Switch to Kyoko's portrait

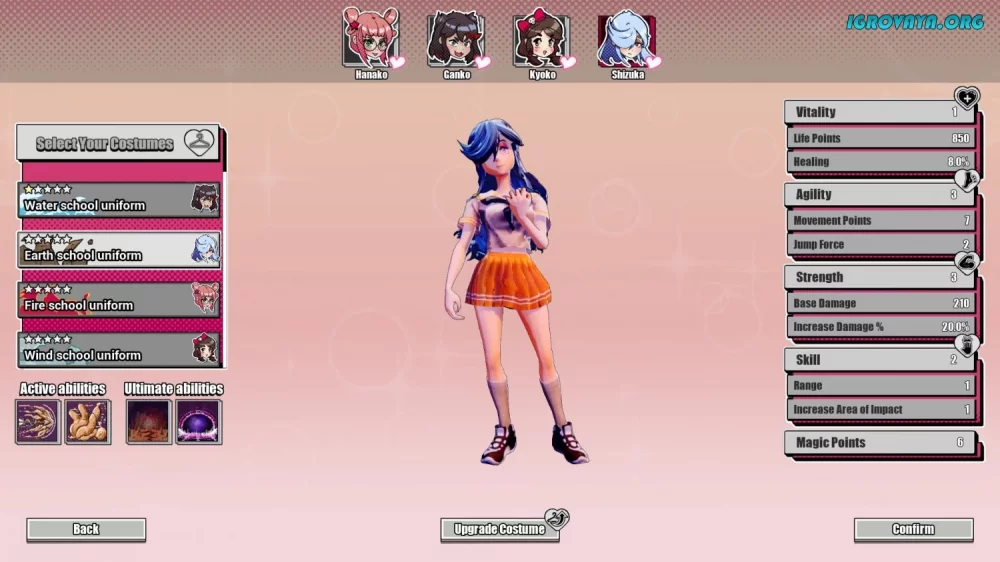[541, 39]
